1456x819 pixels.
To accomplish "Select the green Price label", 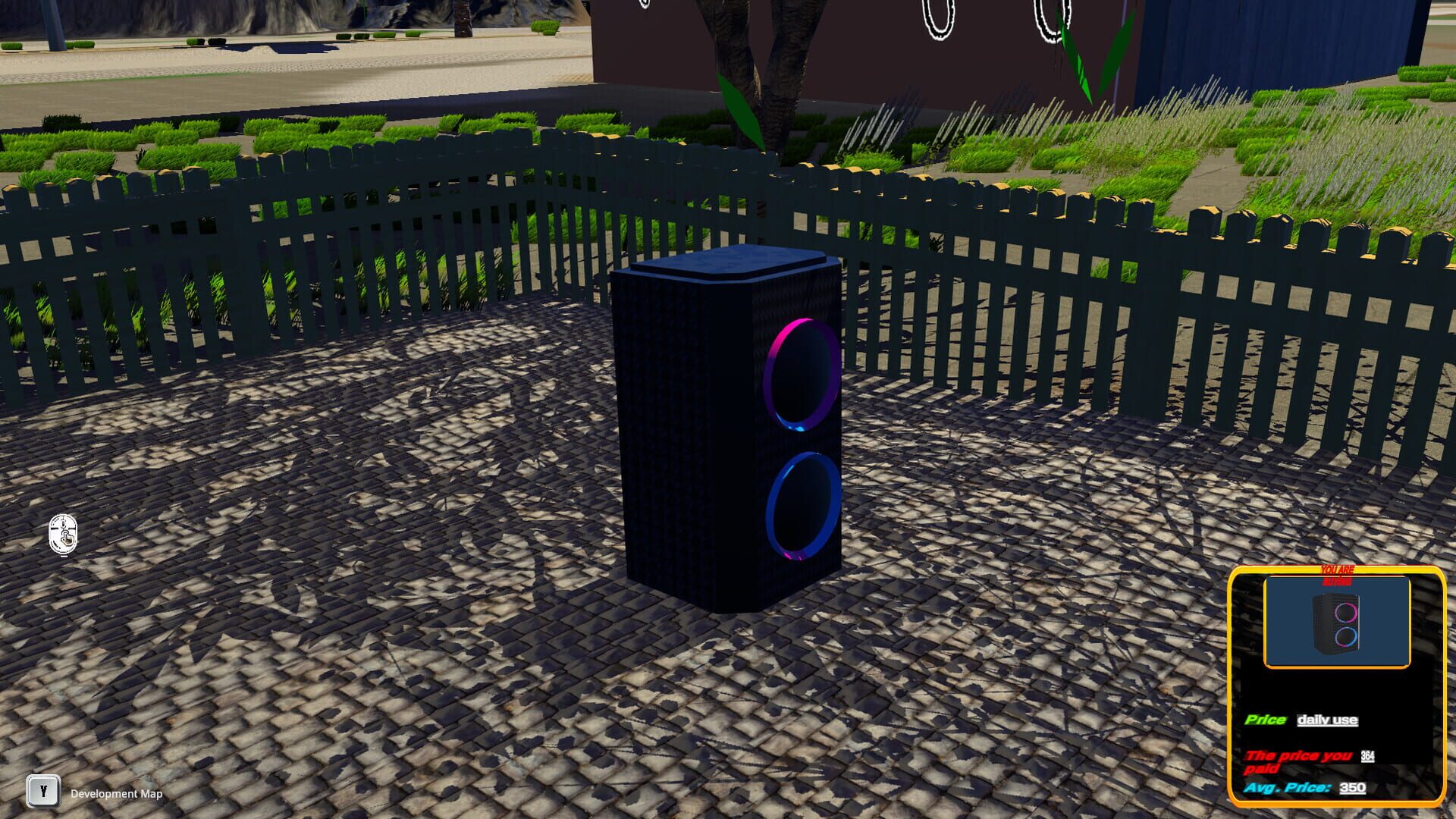I will [x=1263, y=719].
